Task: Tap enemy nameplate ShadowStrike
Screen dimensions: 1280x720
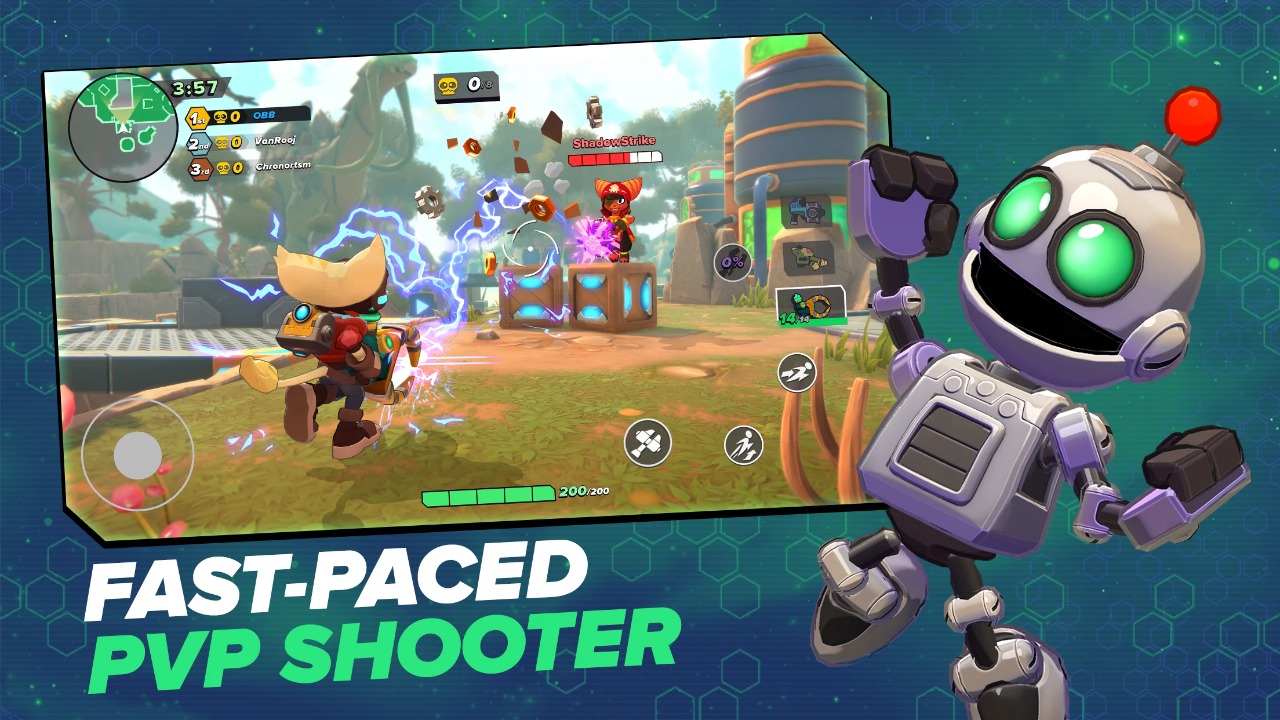Action: 612,143
